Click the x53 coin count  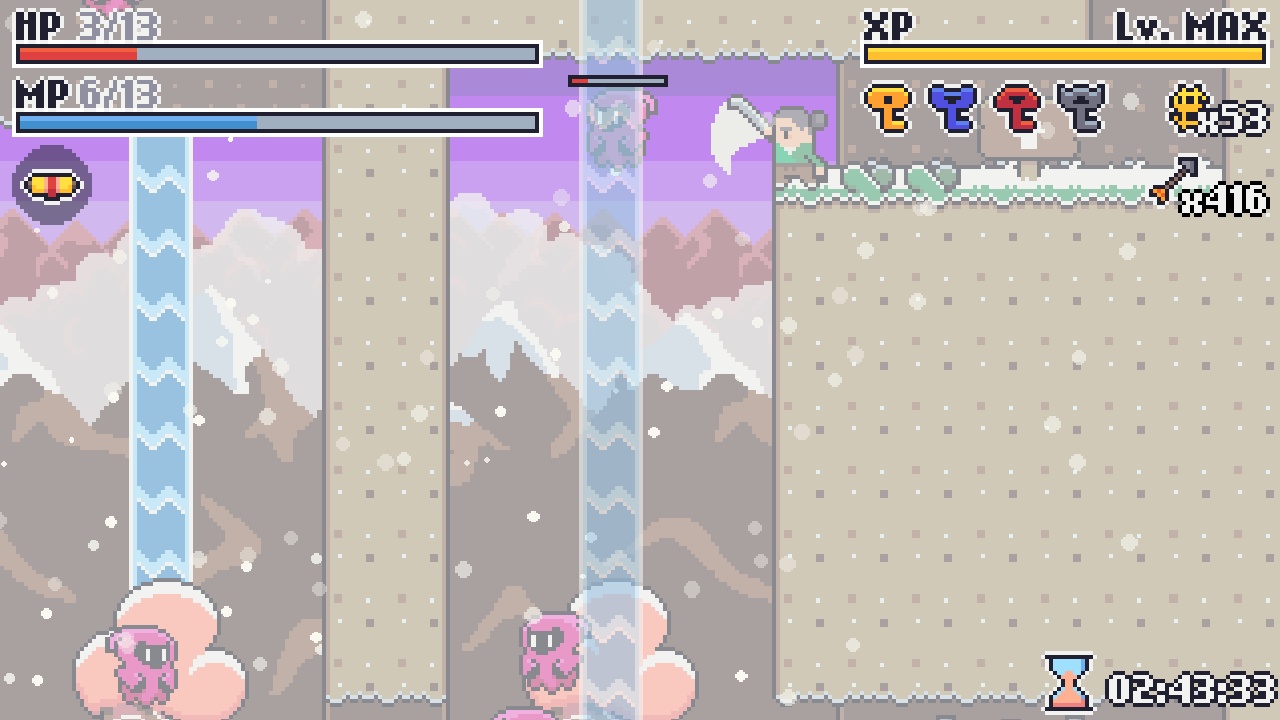pos(1233,120)
